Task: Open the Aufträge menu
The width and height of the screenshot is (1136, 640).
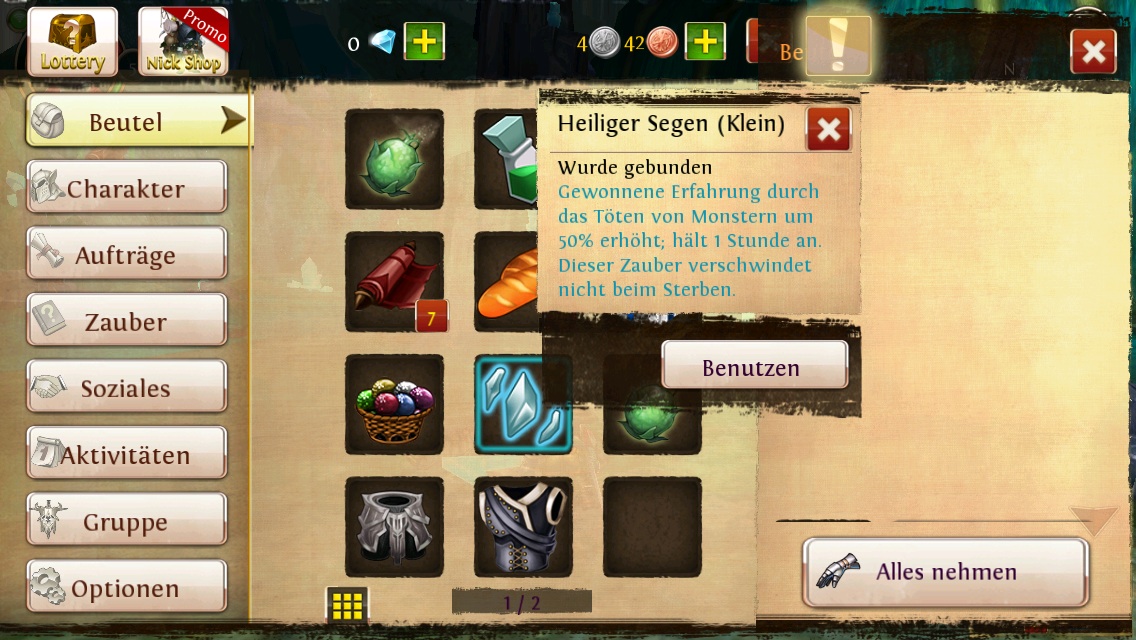Action: [126, 256]
